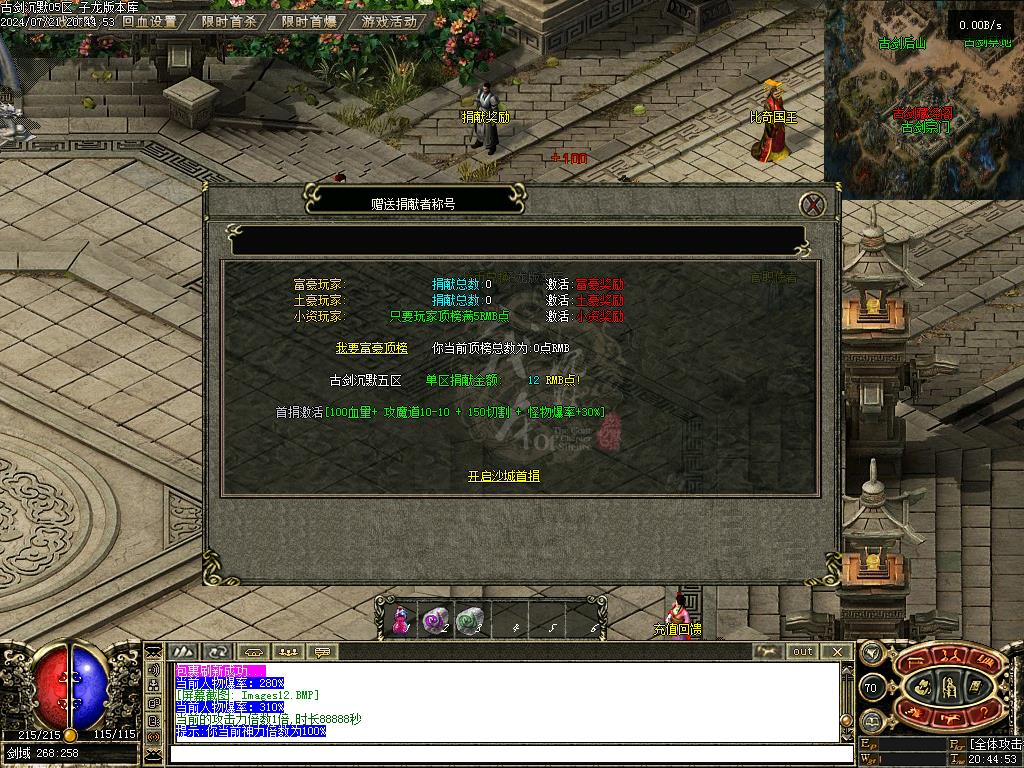The image size is (1024, 768).
Task: Close the 赠送捐献者称号 dialog
Action: point(814,205)
